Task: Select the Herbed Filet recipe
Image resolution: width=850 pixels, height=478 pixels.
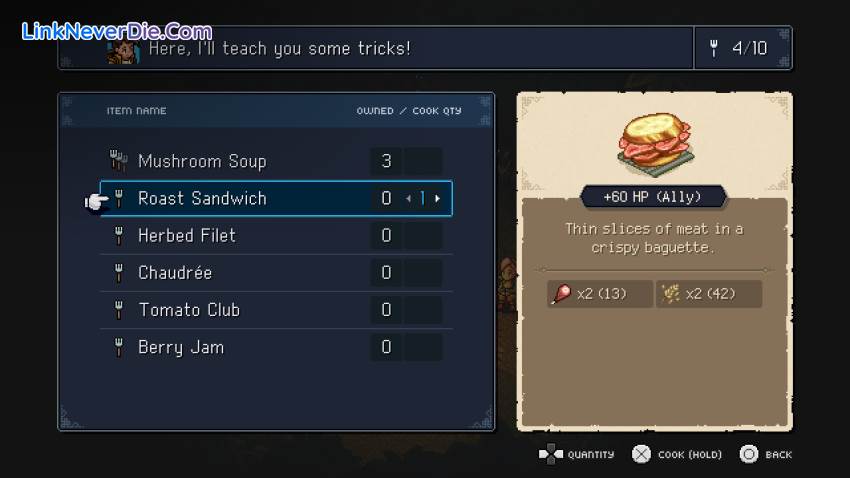Action: click(x=187, y=235)
